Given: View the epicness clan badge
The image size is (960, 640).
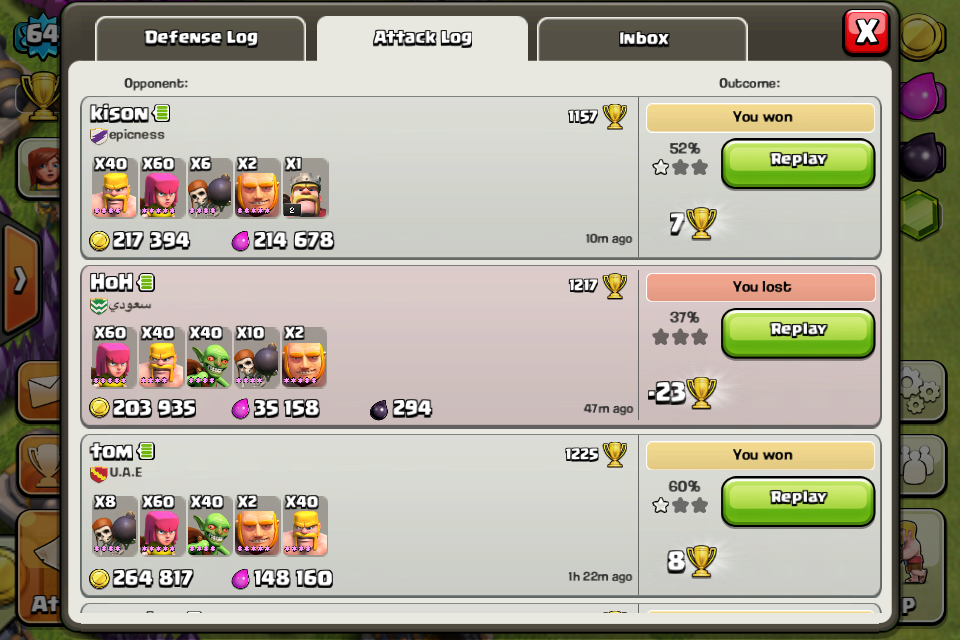Looking at the screenshot, I should pyautogui.click(x=98, y=136).
